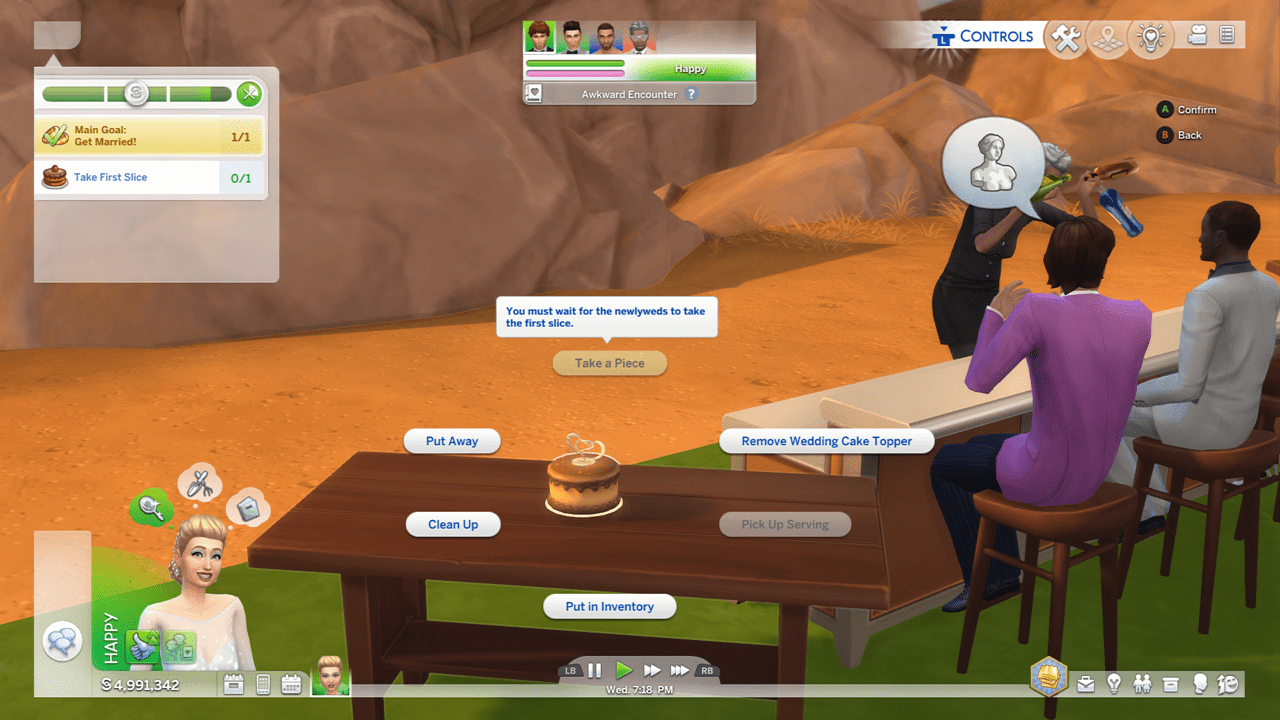Choose Remove Wedding Cake Topper
This screenshot has height=720, width=1280.
pos(826,441)
